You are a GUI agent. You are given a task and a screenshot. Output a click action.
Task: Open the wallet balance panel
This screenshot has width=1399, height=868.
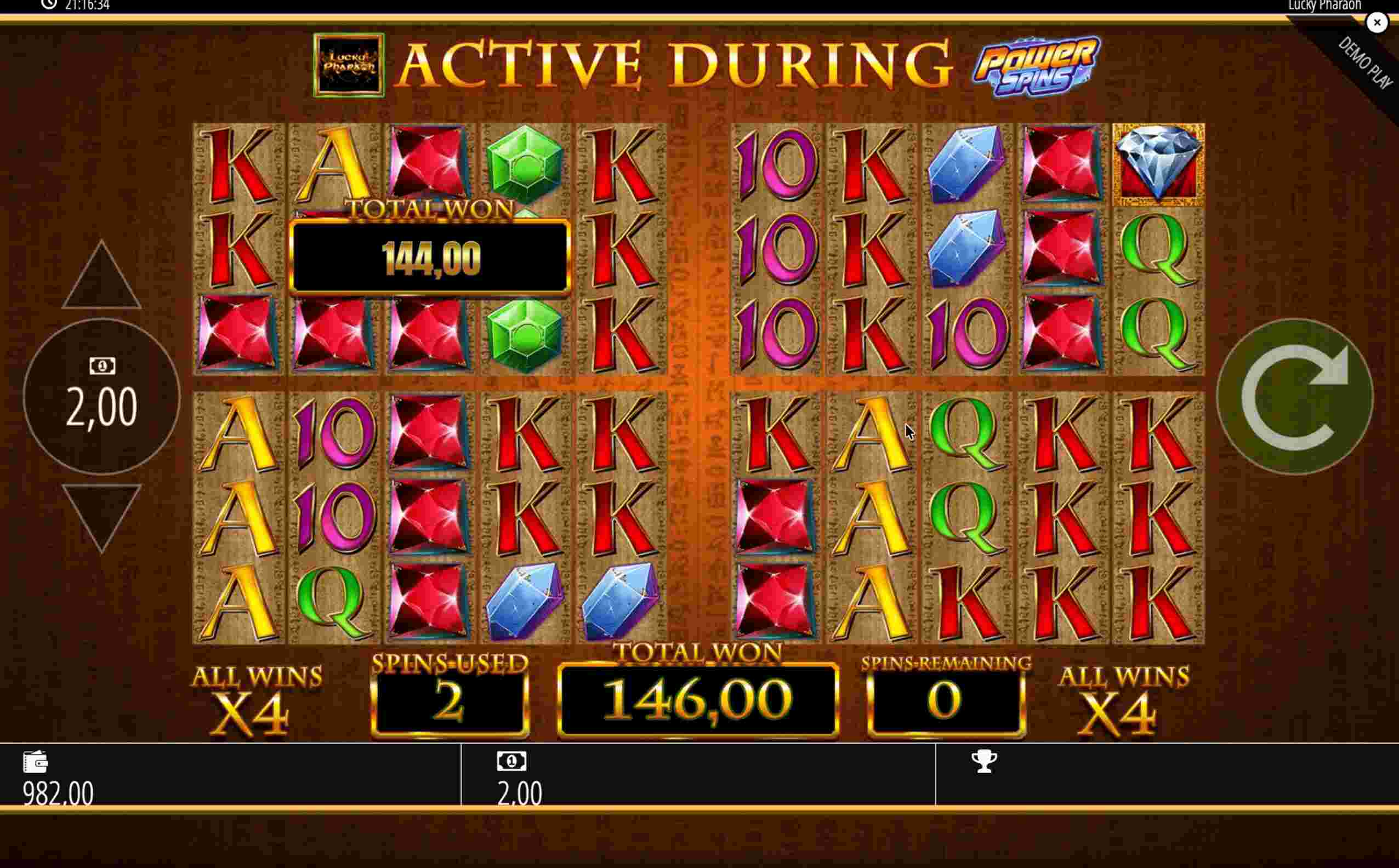pos(36,762)
